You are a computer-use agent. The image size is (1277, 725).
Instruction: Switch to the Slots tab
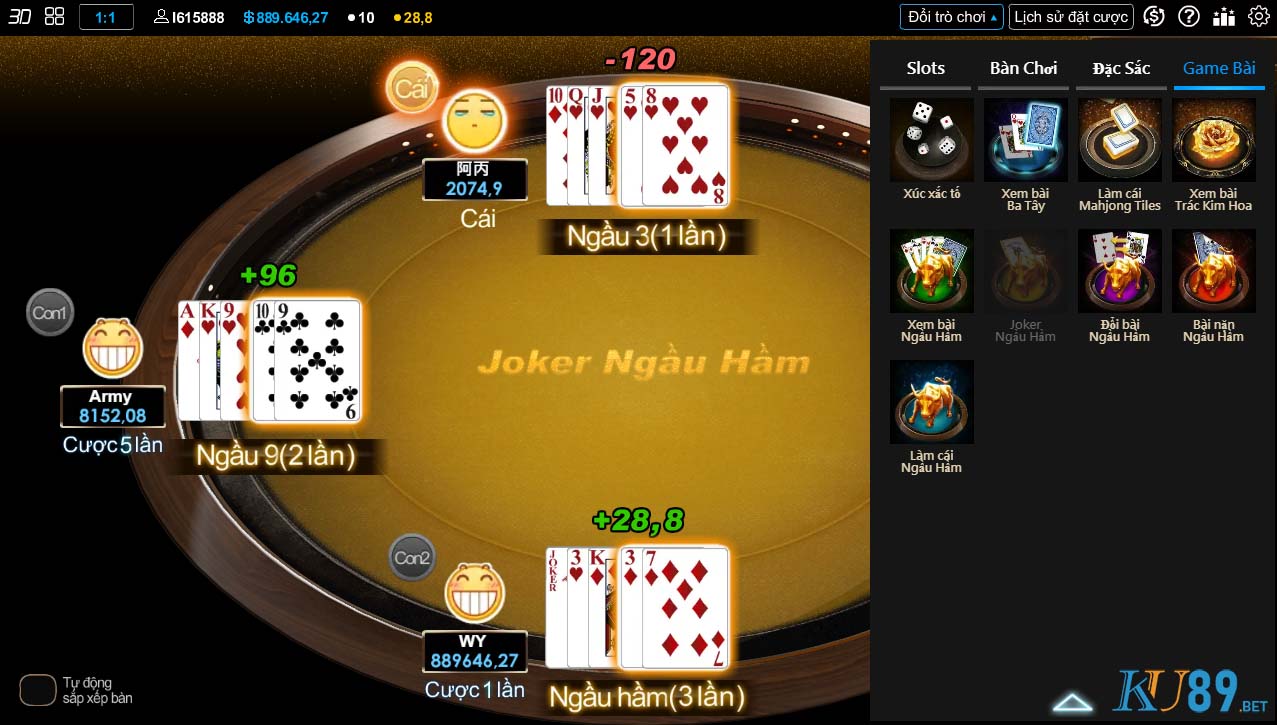(925, 68)
